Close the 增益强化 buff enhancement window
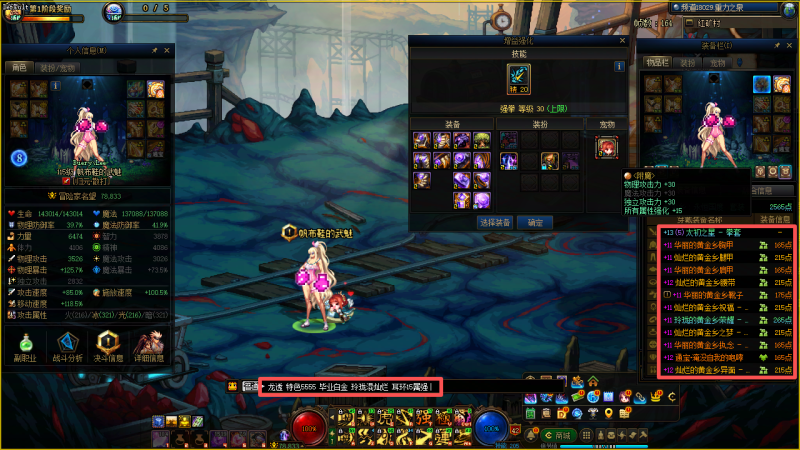This screenshot has height=450, width=800. coord(622,41)
